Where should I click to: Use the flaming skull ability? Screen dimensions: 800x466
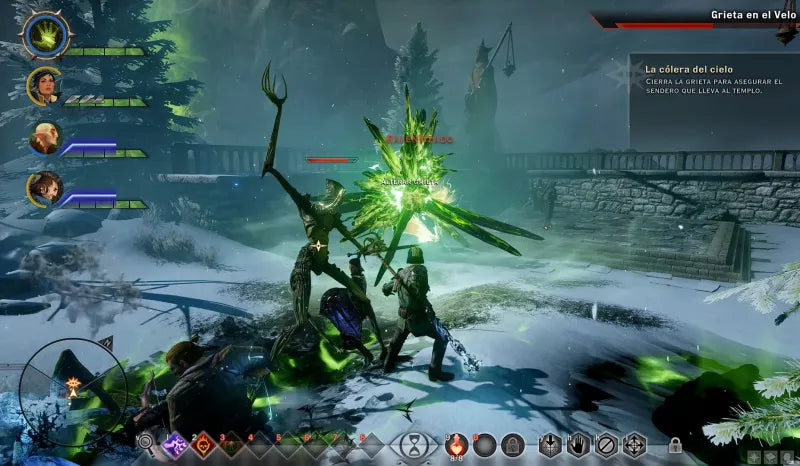[x=205, y=443]
